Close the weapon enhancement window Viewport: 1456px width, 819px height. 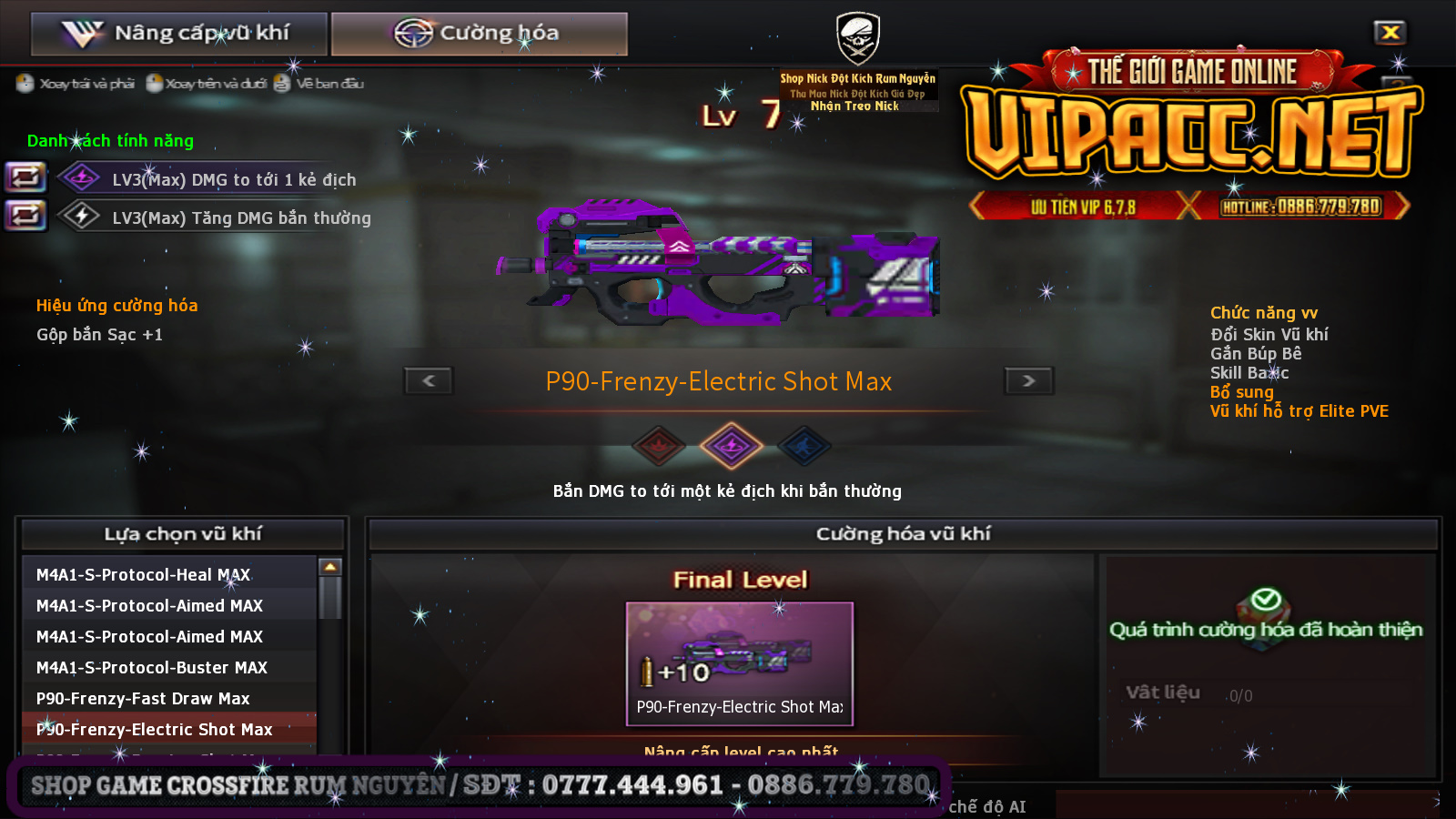click(1390, 33)
